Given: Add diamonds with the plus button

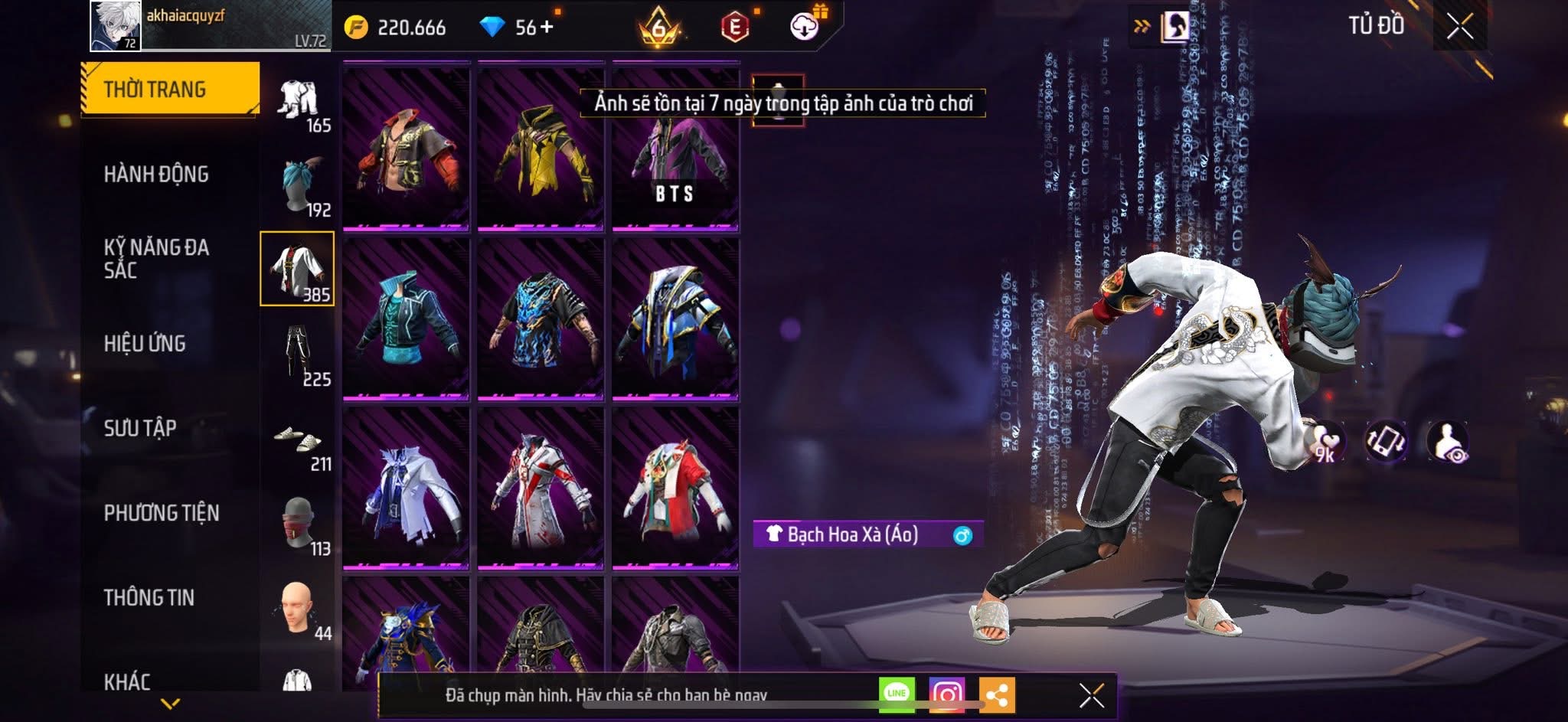Looking at the screenshot, I should click(547, 28).
